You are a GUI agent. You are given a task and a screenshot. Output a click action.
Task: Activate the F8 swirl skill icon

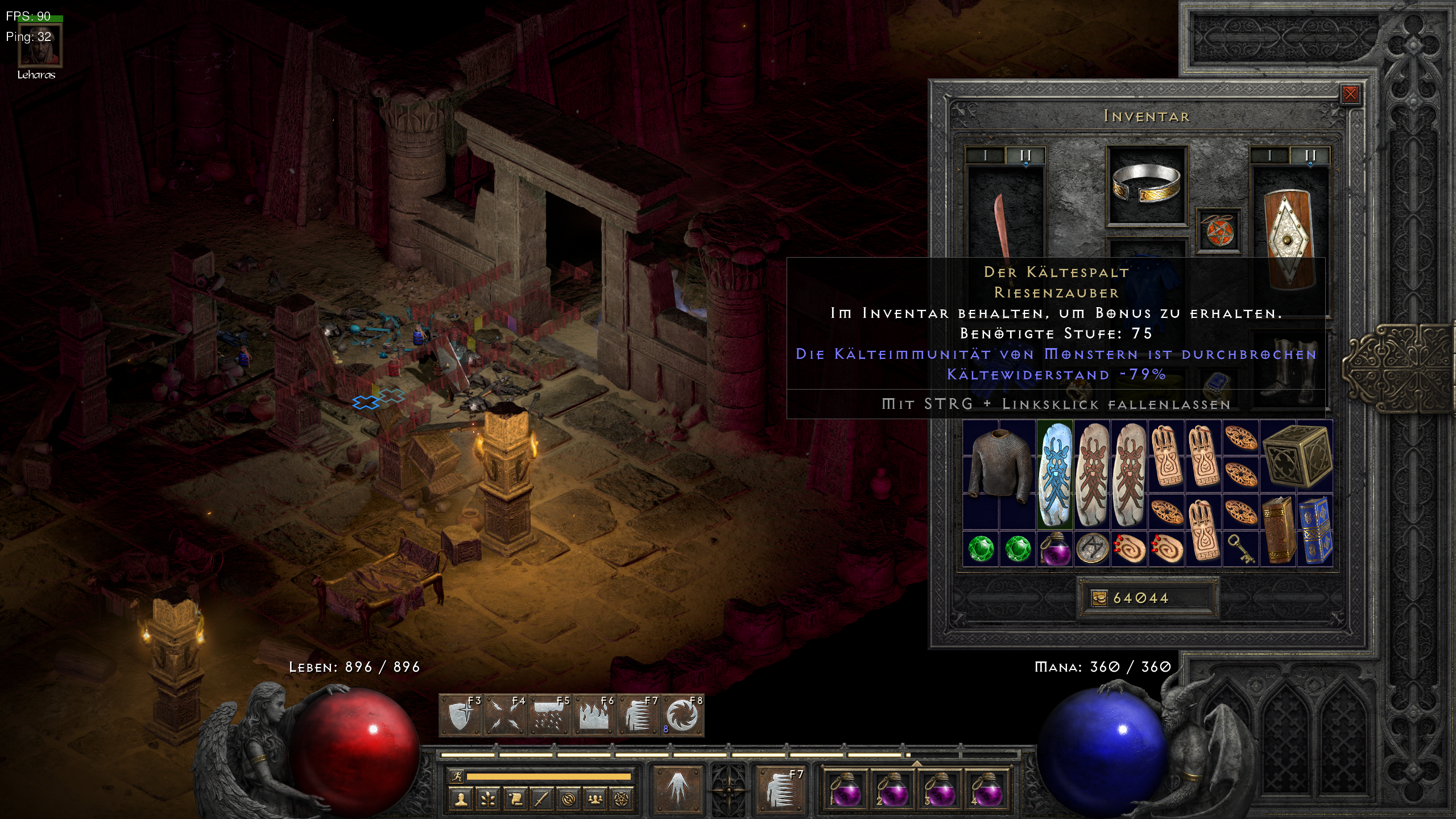[x=682, y=715]
